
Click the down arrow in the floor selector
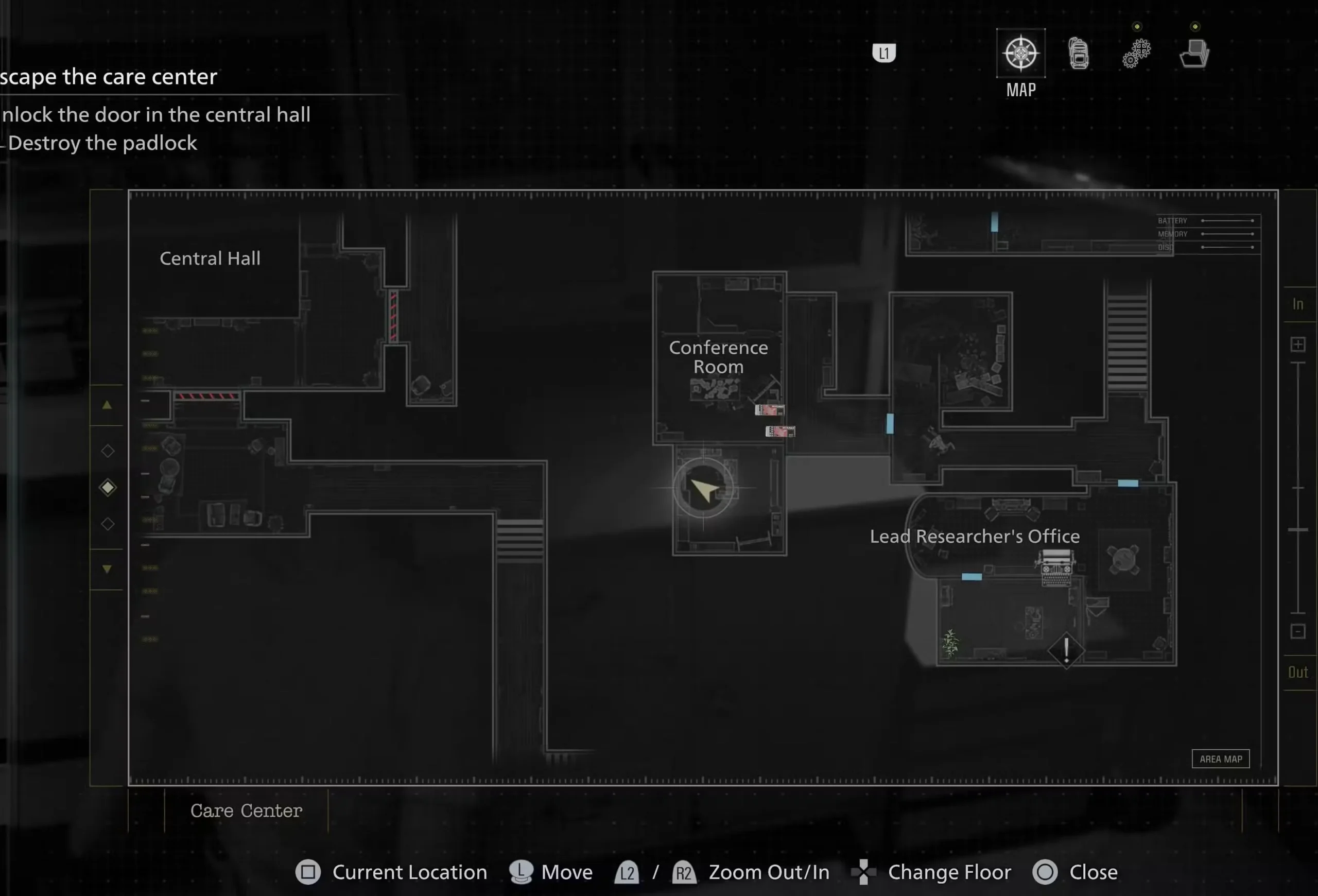click(x=107, y=569)
